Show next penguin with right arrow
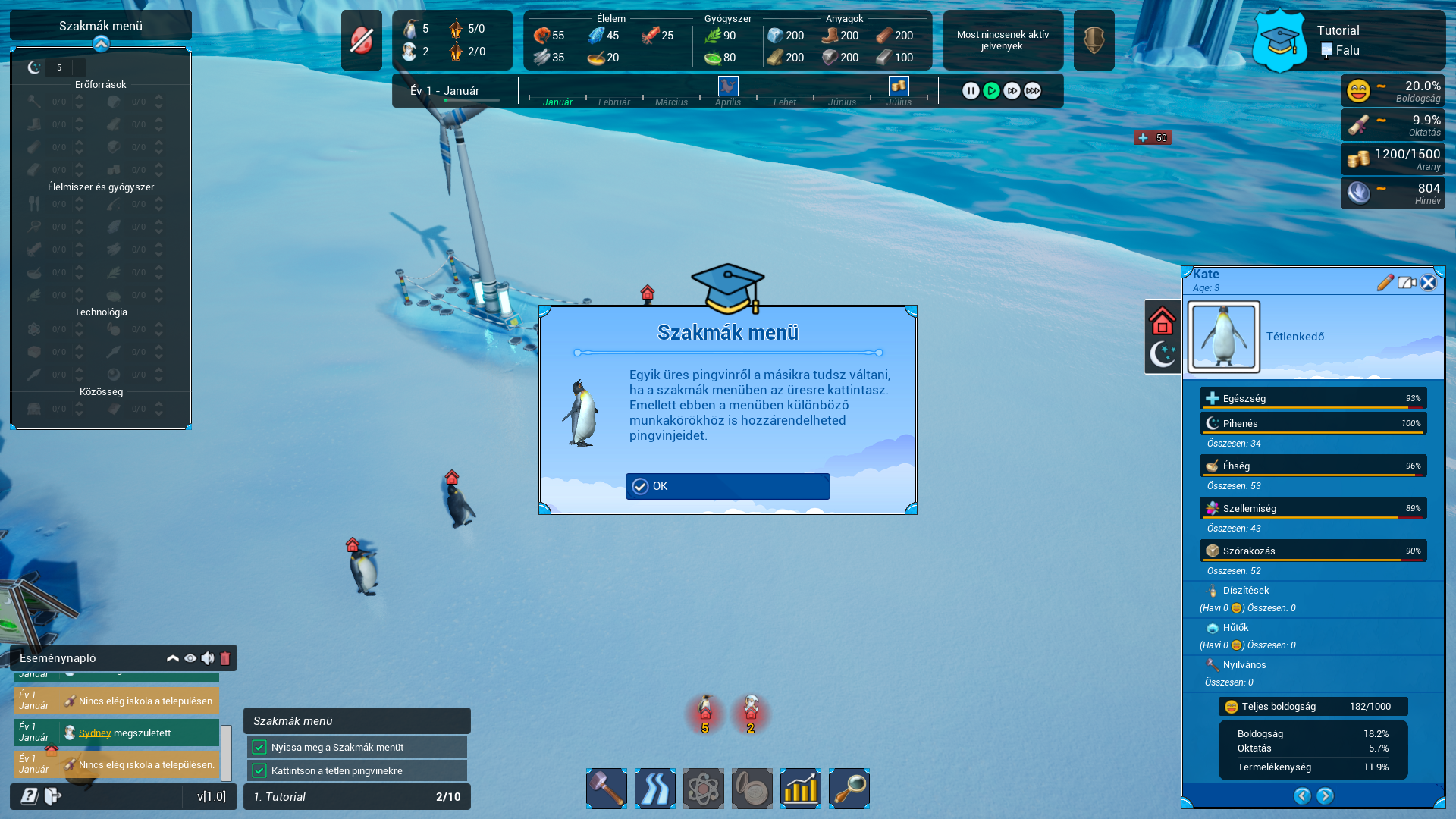The height and width of the screenshot is (819, 1456). [1325, 795]
